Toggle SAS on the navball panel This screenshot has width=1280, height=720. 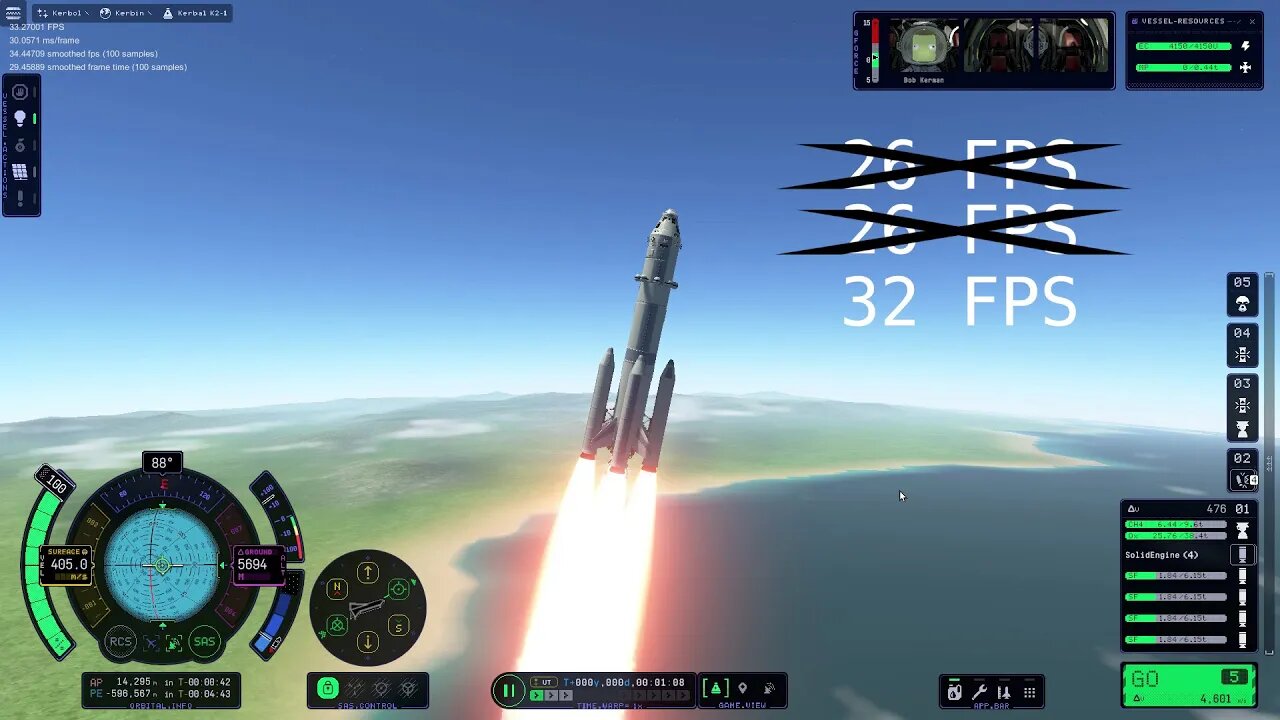tap(205, 642)
